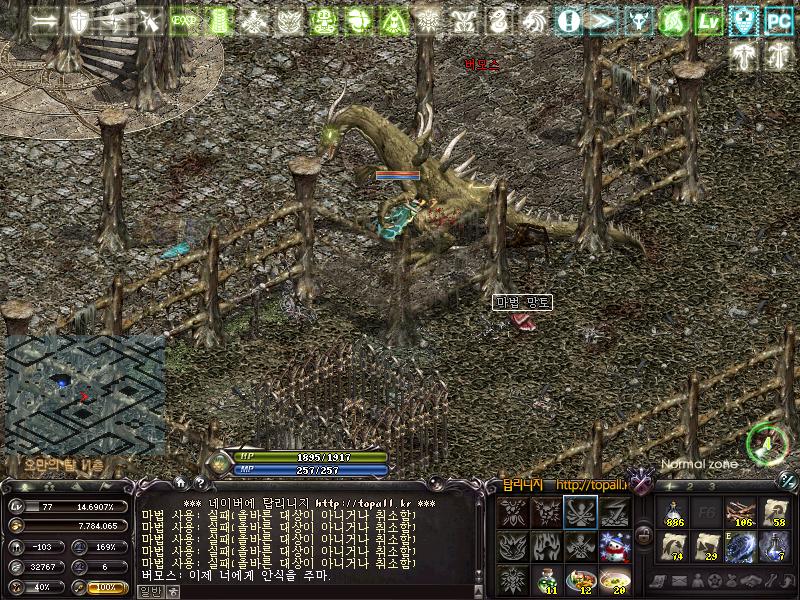This screenshot has width=800, height=600.
Task: Click the EXP buff icon in top bar
Action: point(183,21)
